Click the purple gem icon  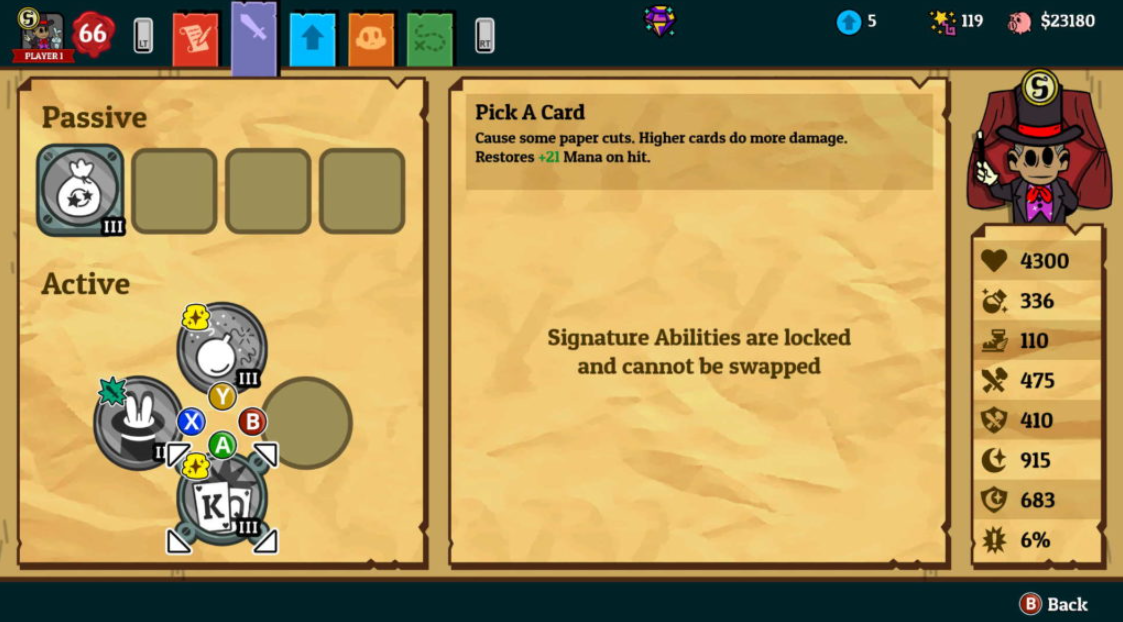pos(659,20)
